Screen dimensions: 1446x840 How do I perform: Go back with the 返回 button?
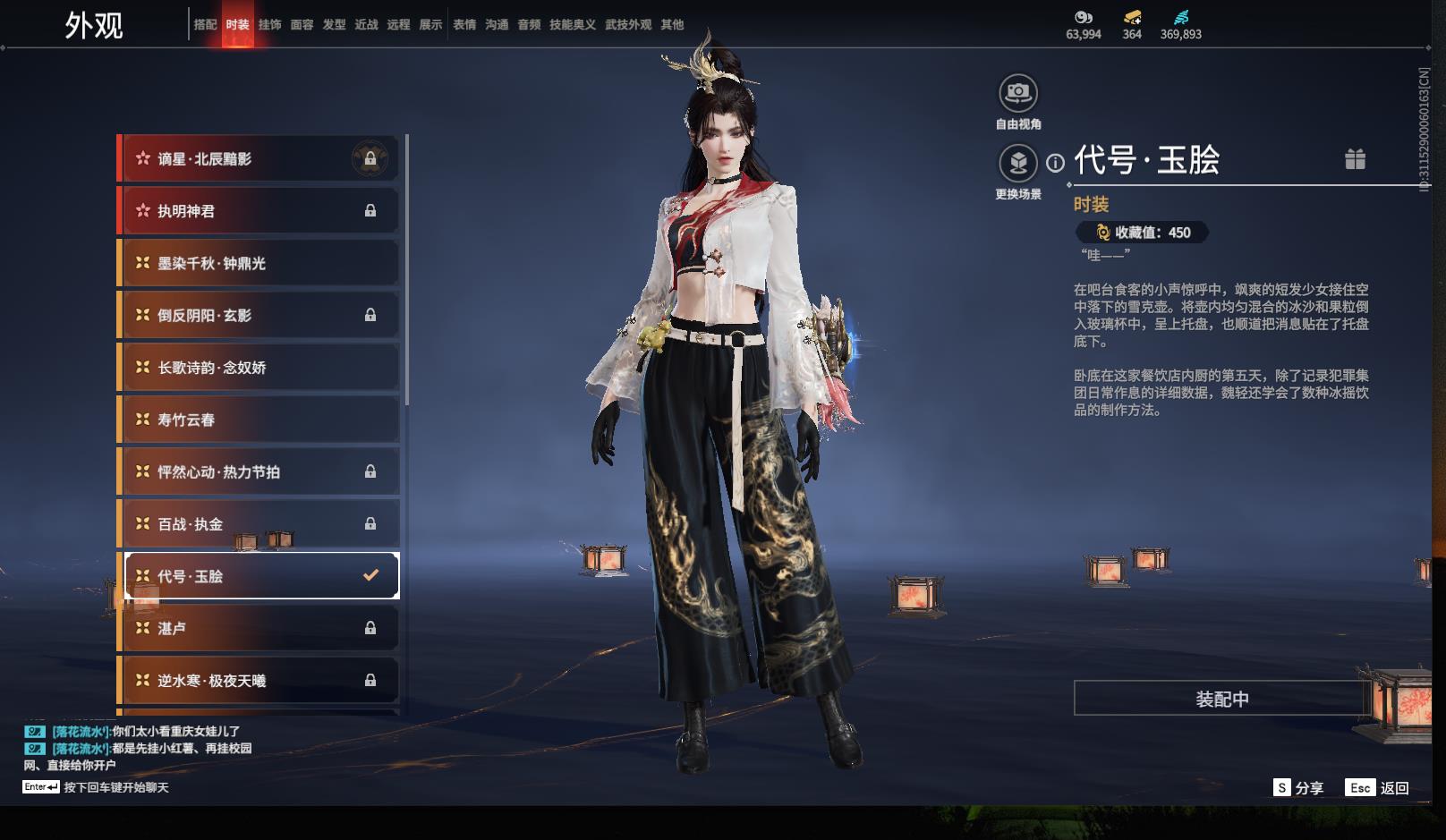click(x=1380, y=788)
